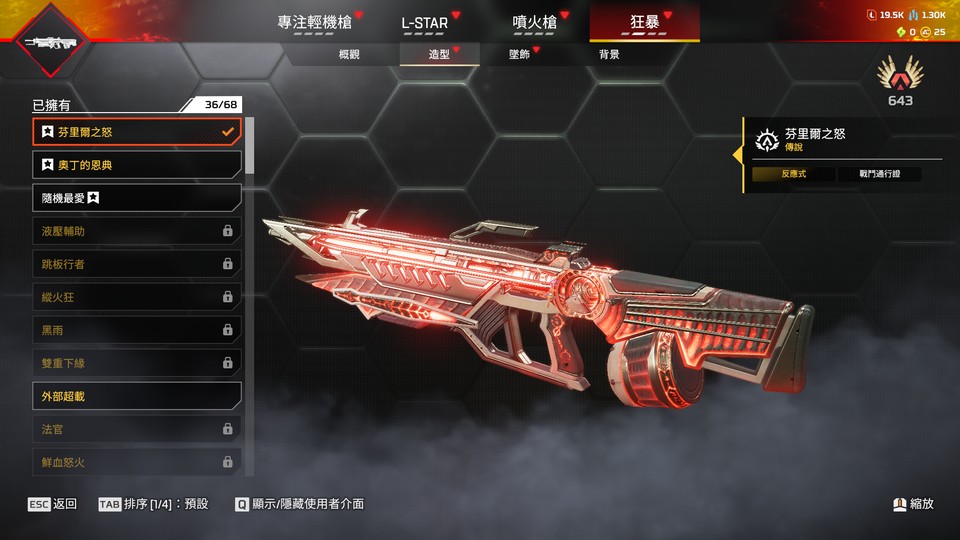Show the 概觀 sub-tab

click(x=349, y=54)
